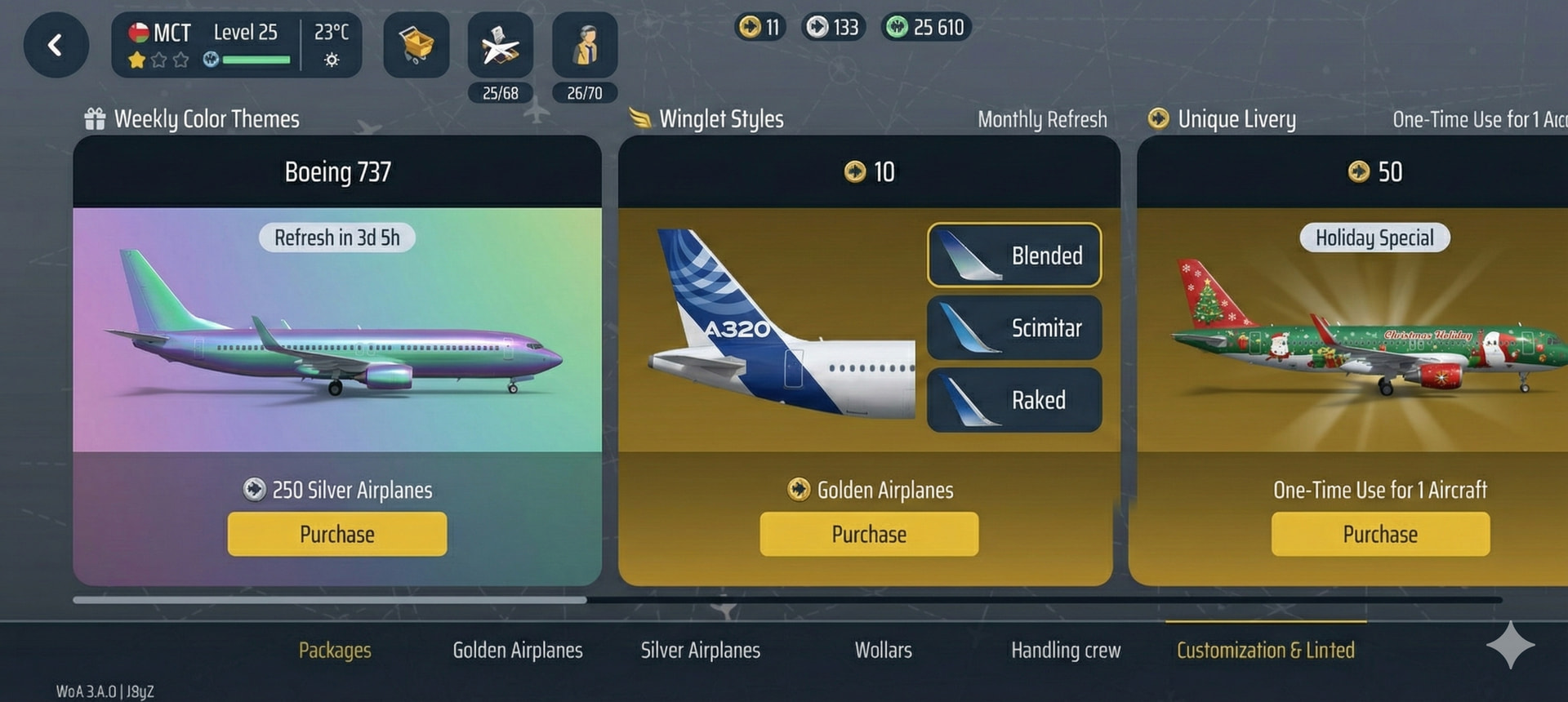Purchase the Boeing 737 color theme
1568x702 pixels.
(336, 534)
